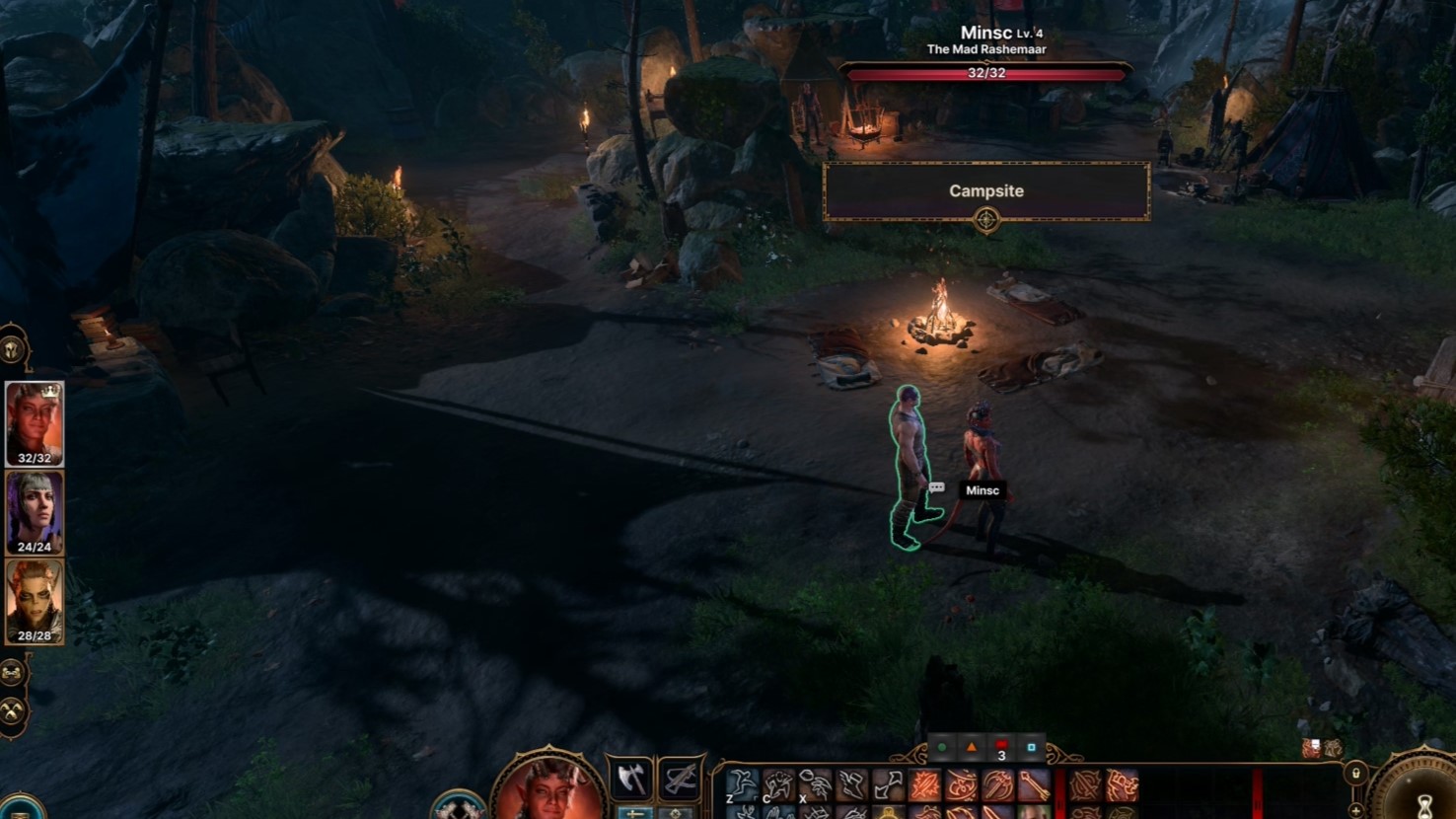
Task: Click the orange triangle bonus action filter
Action: pyautogui.click(x=972, y=748)
